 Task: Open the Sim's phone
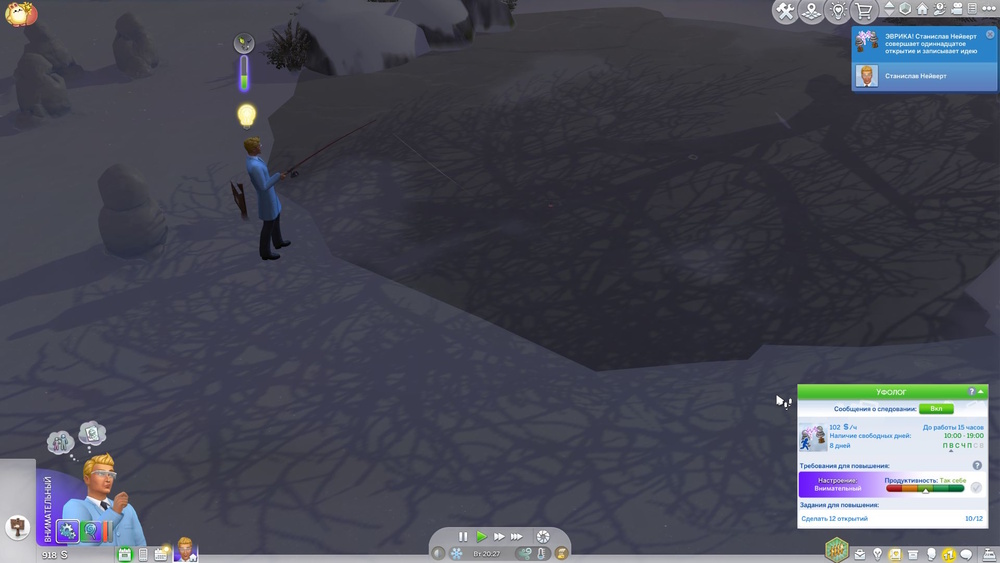(x=143, y=554)
